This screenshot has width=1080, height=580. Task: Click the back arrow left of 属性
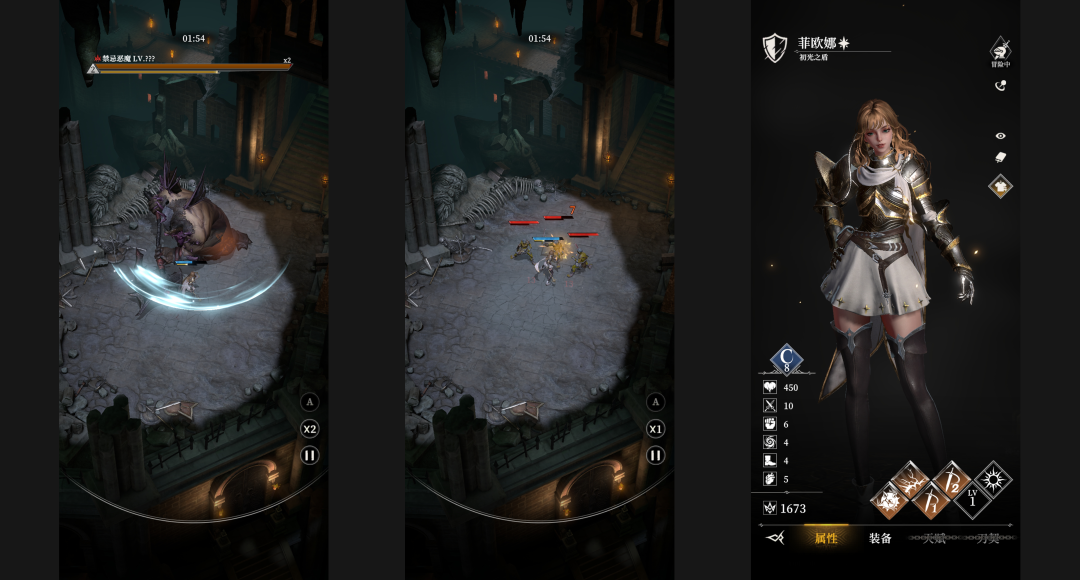coord(774,538)
